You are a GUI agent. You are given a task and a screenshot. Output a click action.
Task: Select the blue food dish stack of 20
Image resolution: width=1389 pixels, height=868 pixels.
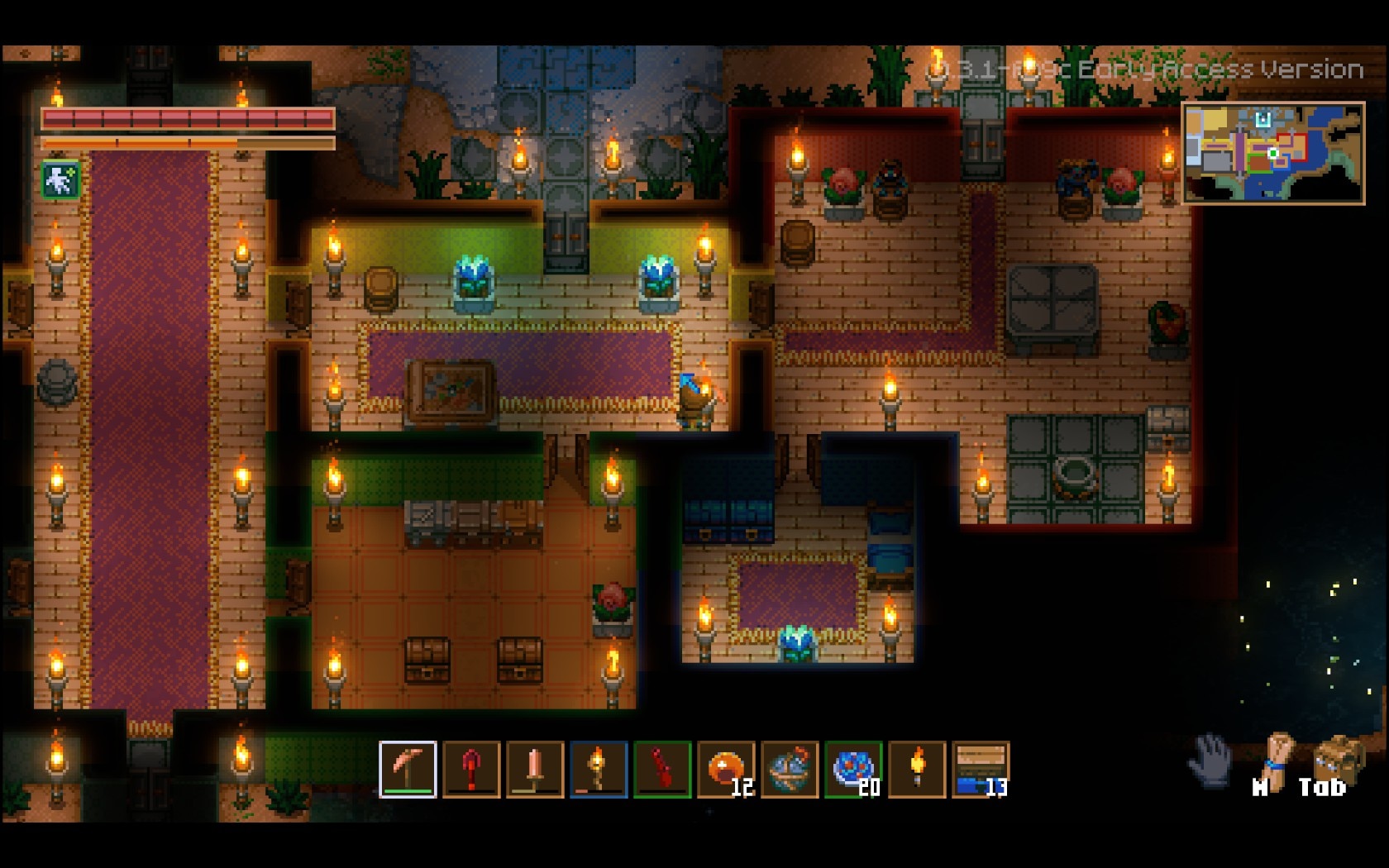pyautogui.click(x=853, y=769)
